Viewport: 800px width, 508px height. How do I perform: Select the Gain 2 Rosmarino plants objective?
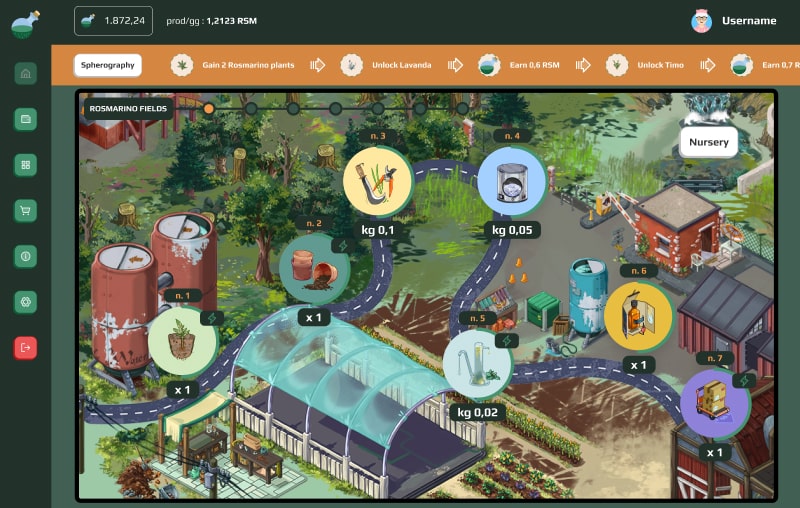(x=234, y=65)
